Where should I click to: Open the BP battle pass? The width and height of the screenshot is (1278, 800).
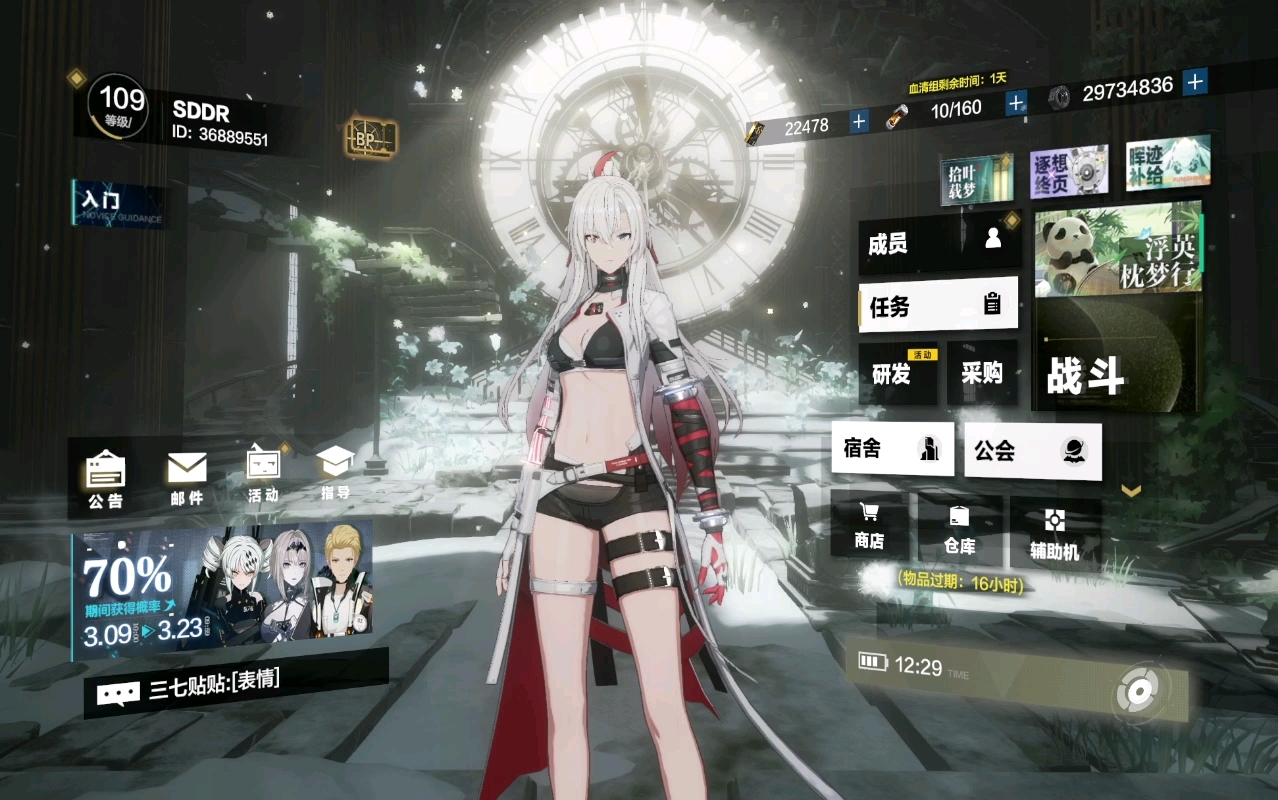click(x=370, y=139)
